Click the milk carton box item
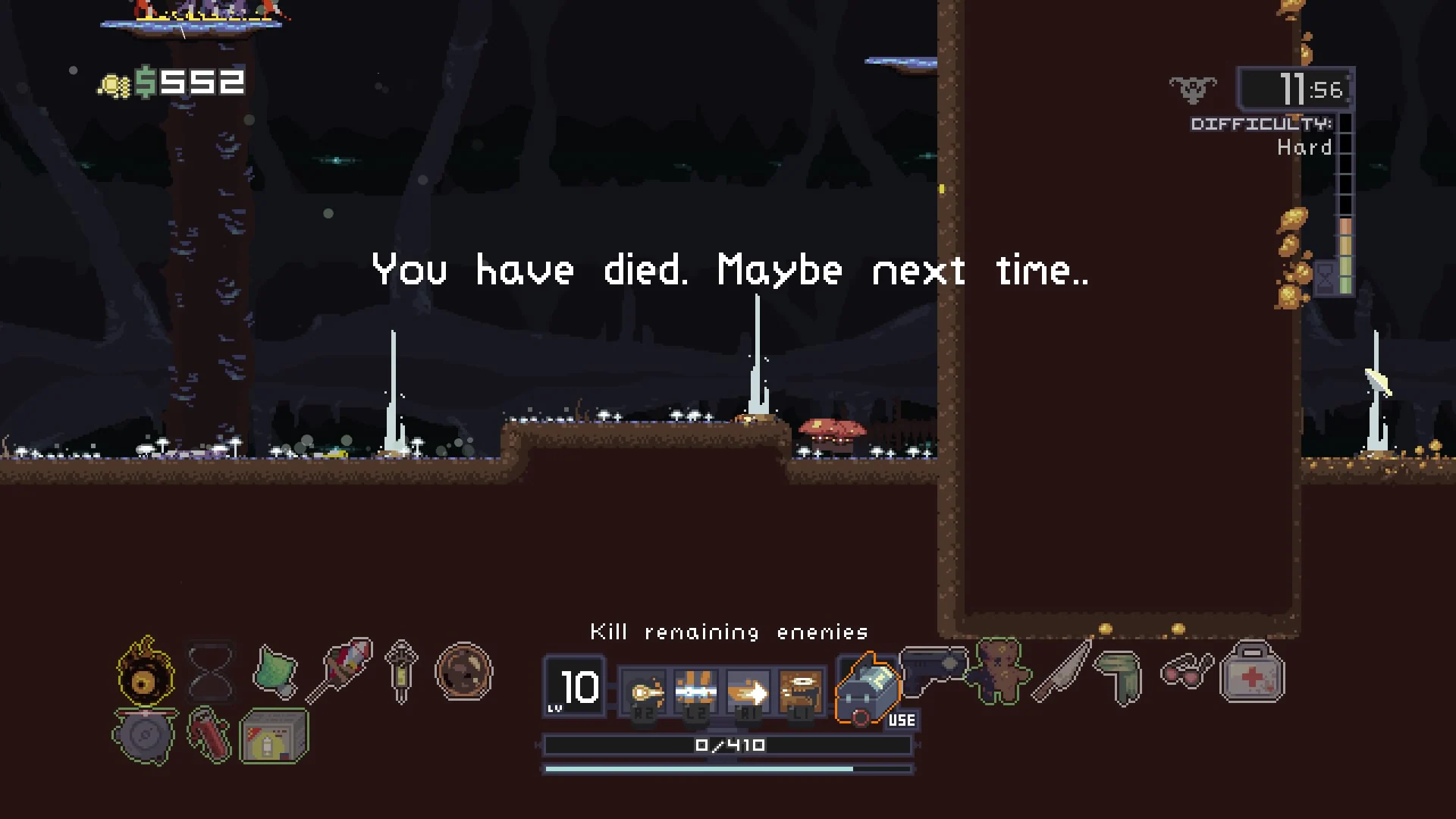 (275, 734)
